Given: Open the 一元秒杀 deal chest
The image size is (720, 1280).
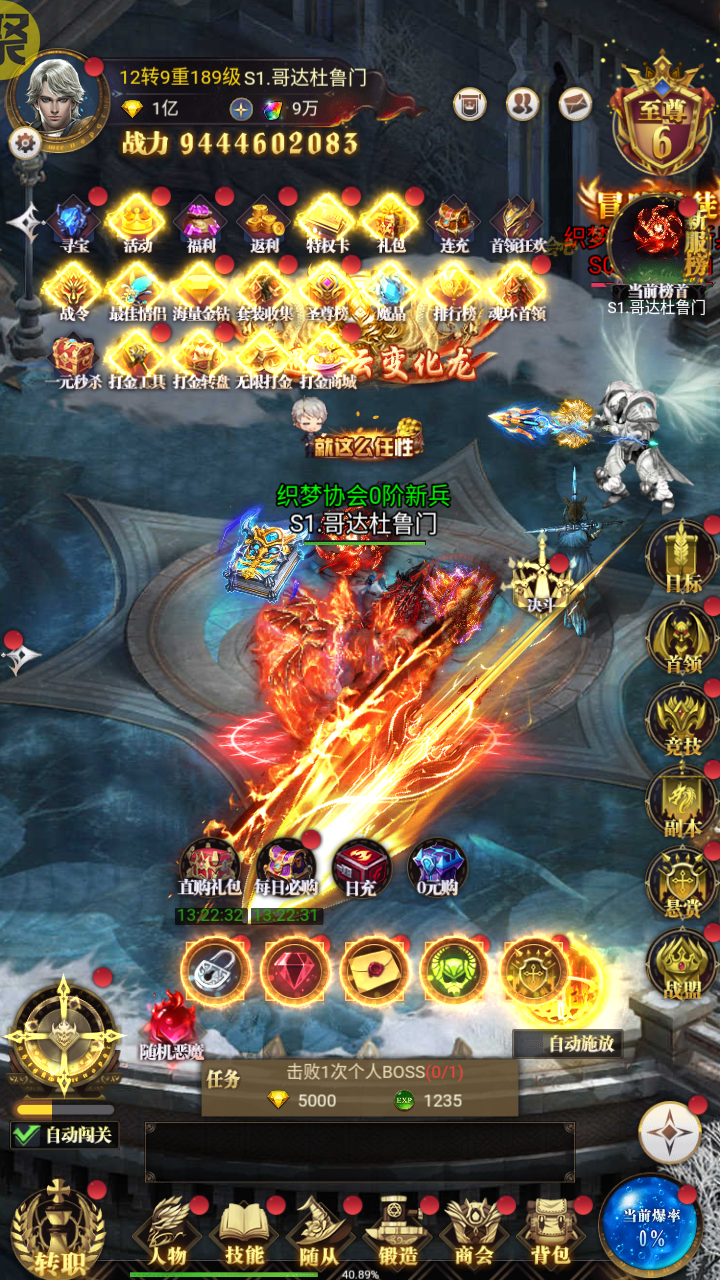Looking at the screenshot, I should (73, 359).
